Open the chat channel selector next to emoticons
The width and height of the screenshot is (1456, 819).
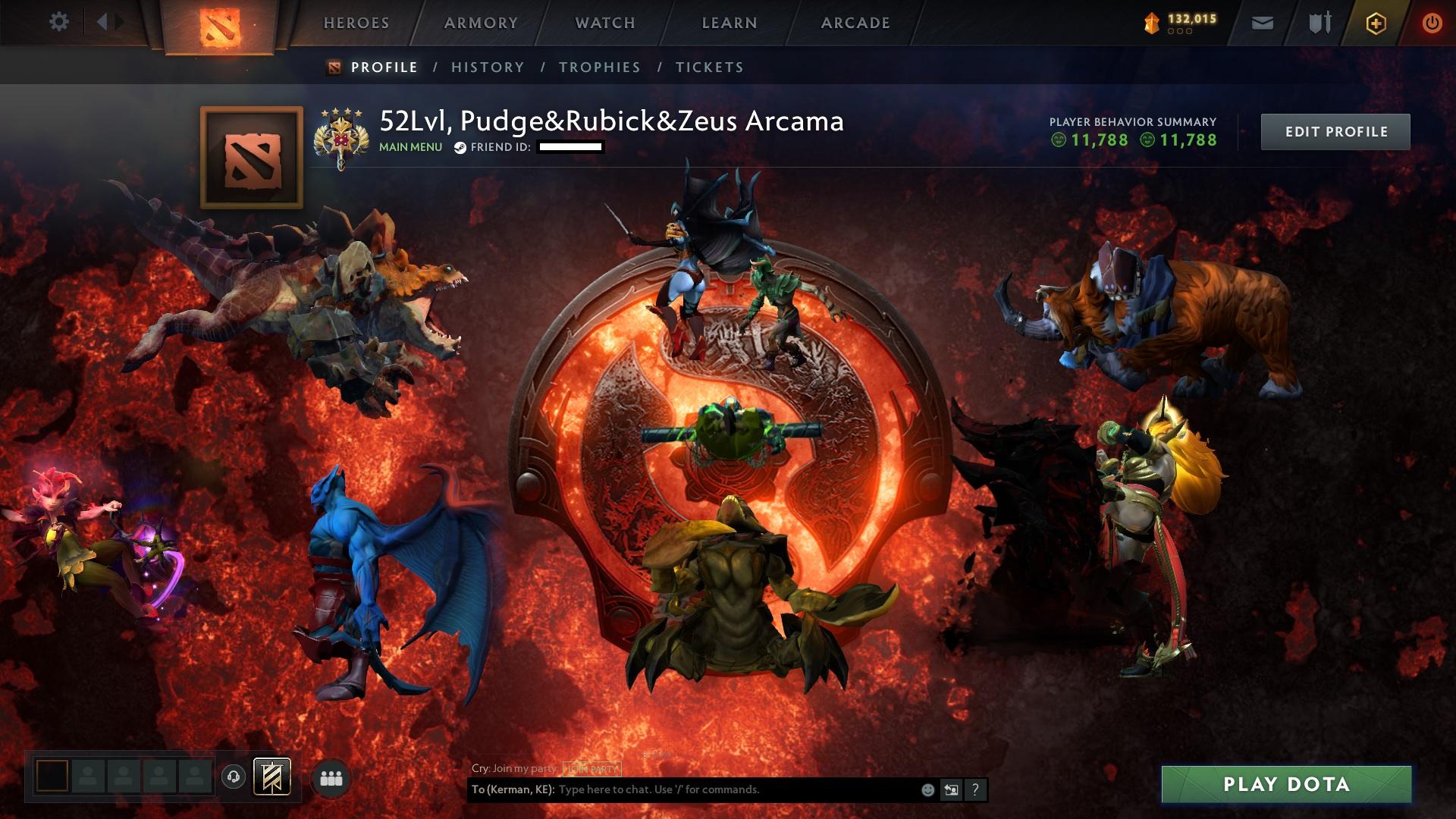click(x=950, y=790)
